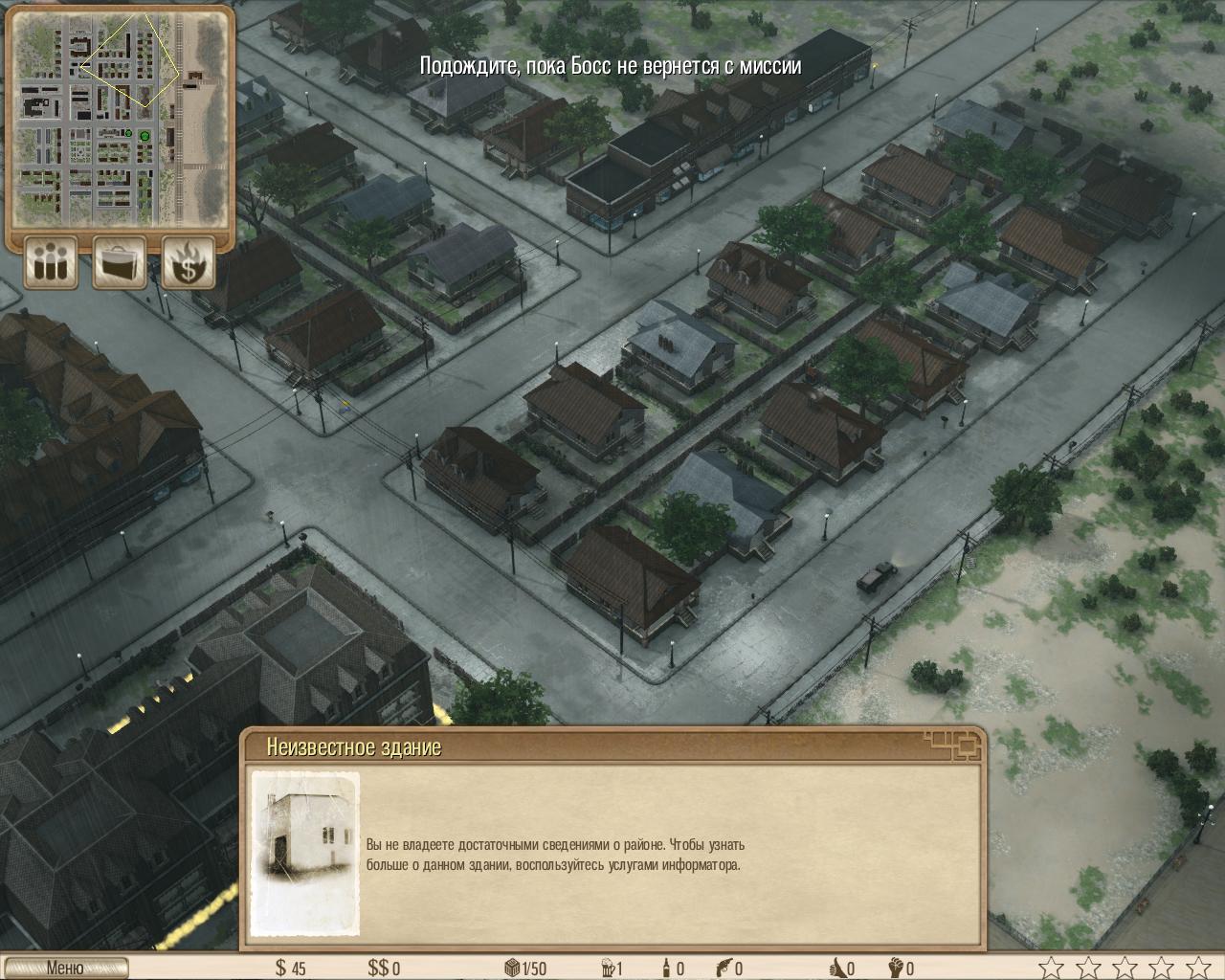Click the info panel's corner layout button
Viewport: 1225px width, 980px height.
click(x=953, y=744)
